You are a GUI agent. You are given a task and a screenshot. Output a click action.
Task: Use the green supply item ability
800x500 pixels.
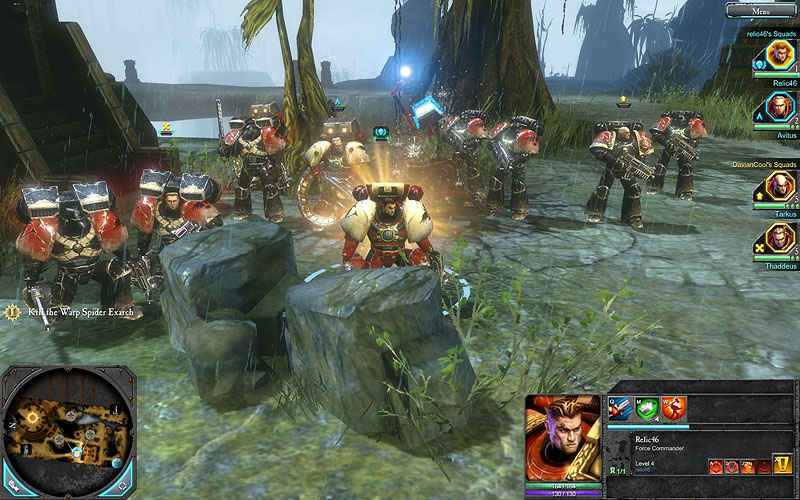click(x=648, y=408)
